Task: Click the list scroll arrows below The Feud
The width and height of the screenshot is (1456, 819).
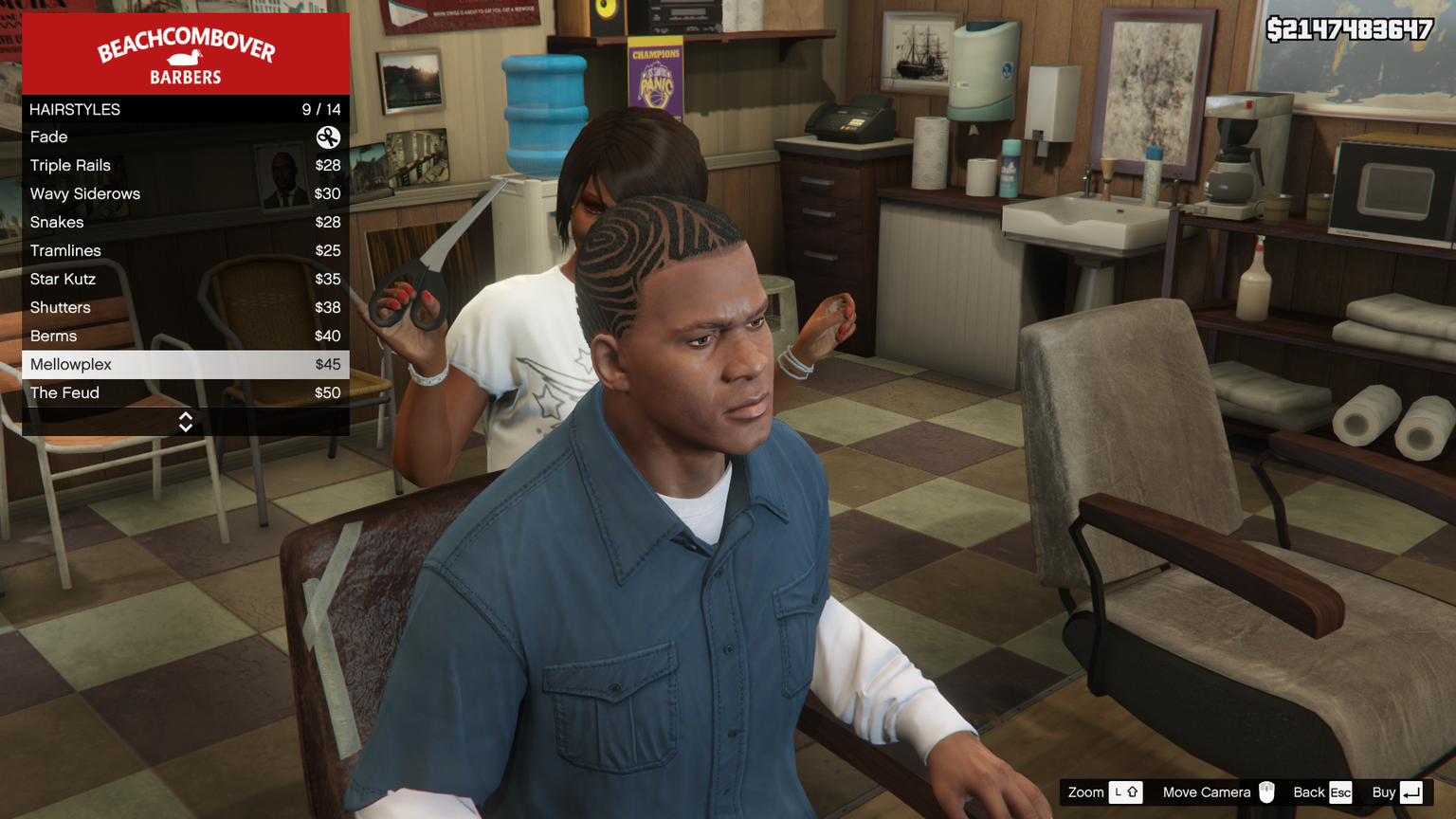Action: tap(186, 422)
